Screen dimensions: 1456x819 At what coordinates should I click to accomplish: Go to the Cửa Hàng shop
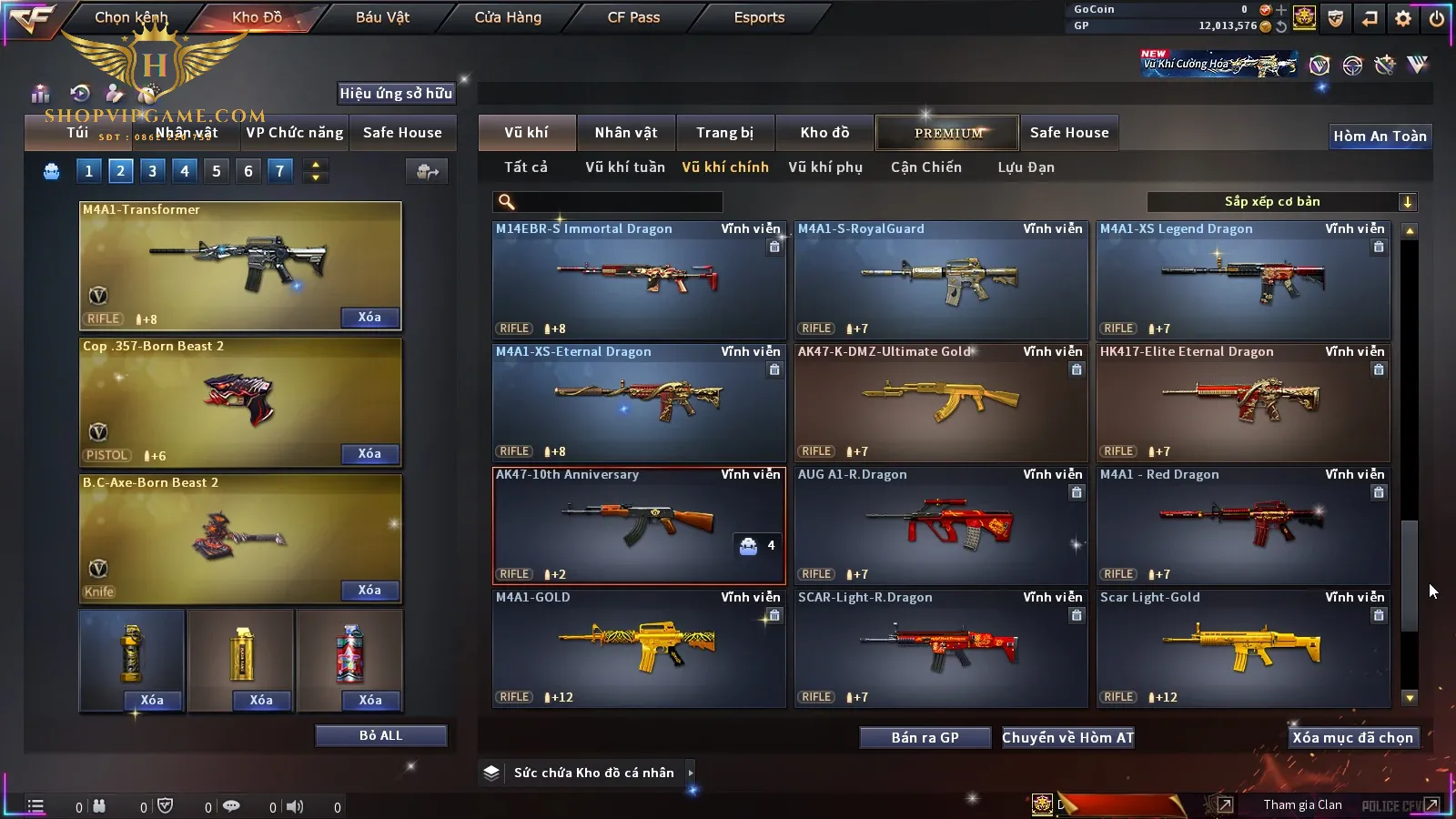[508, 17]
